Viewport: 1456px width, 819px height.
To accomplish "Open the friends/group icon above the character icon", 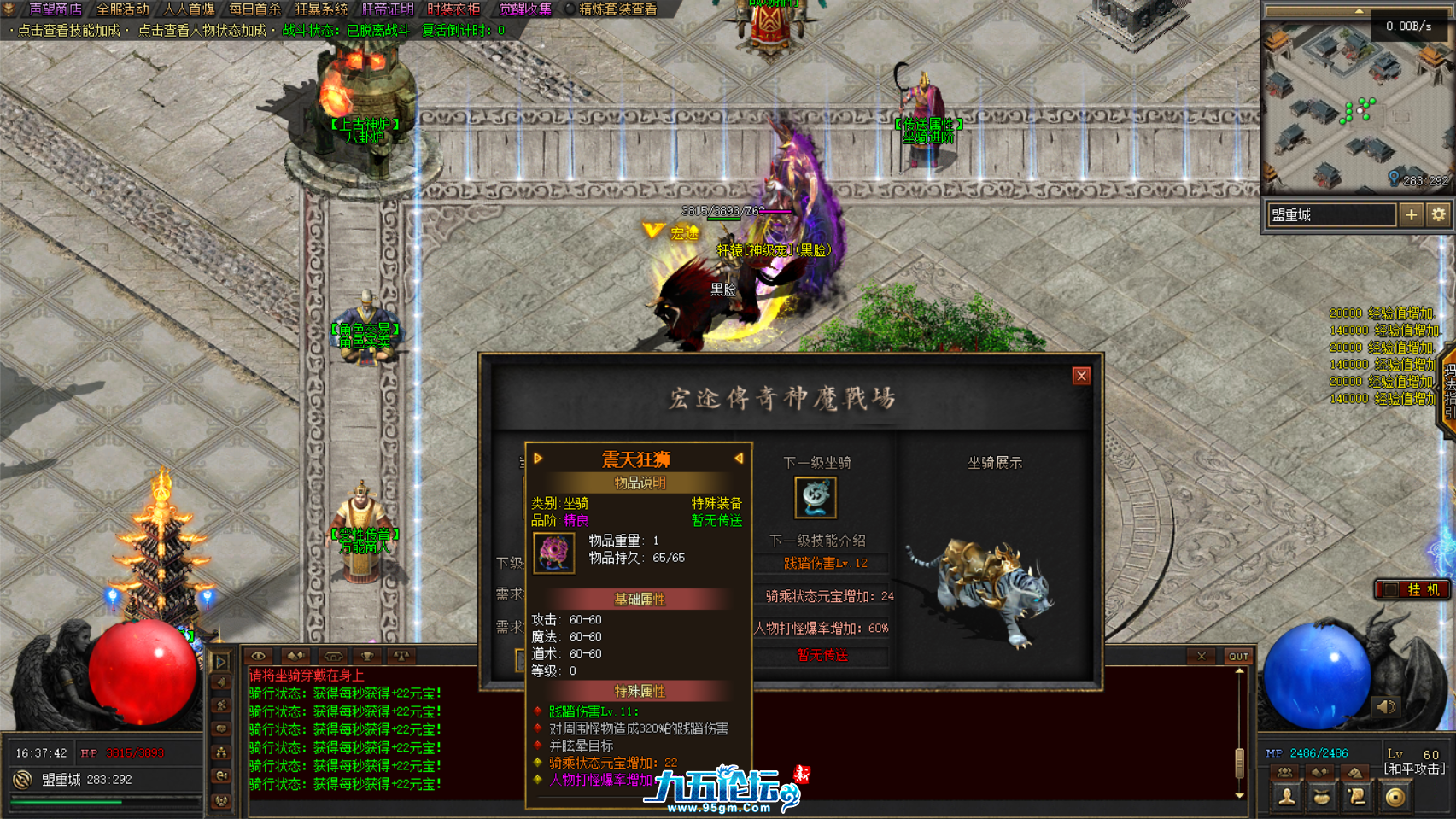I will point(1284,771).
